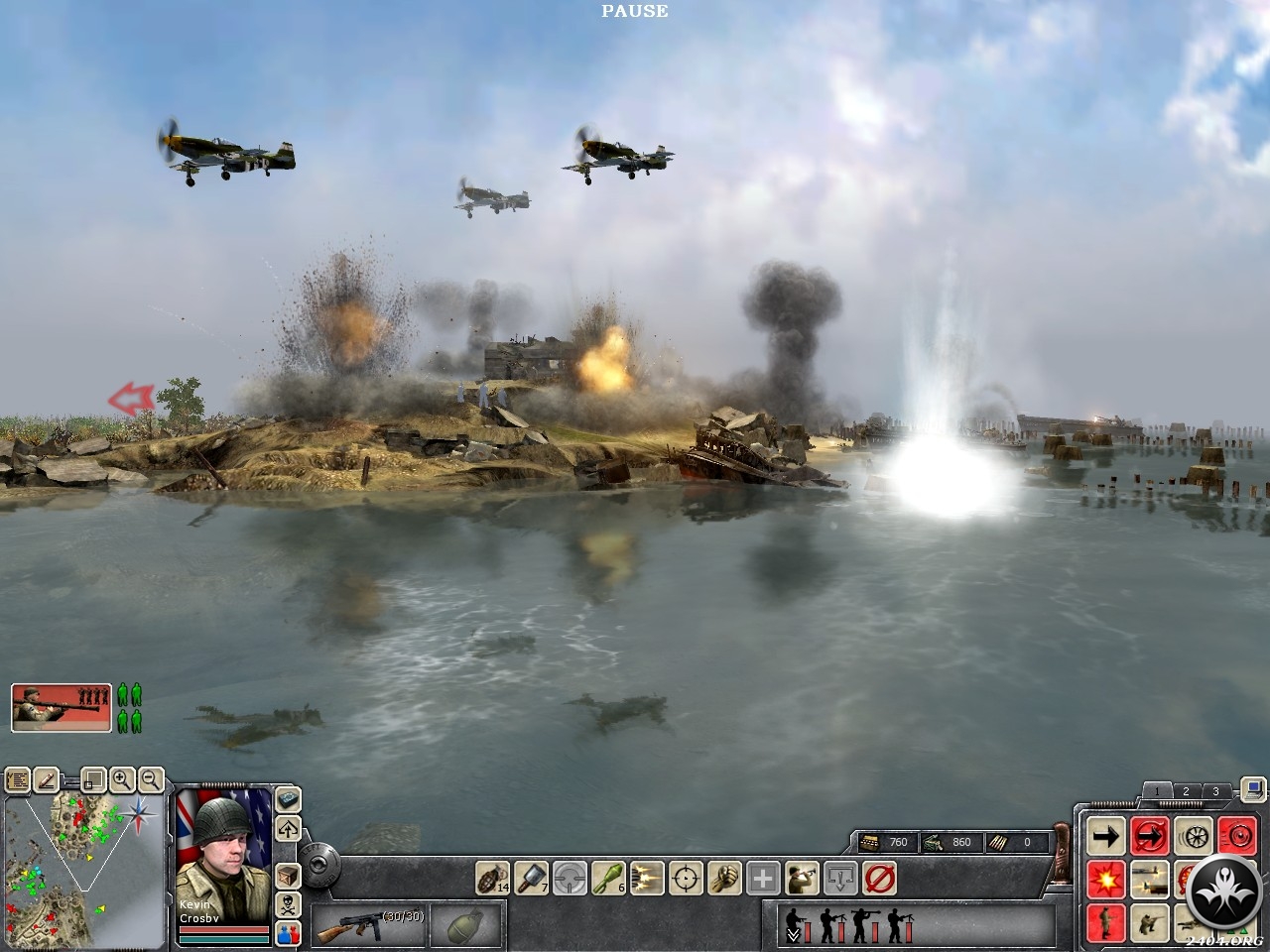Screen dimensions: 1270x952
Task: Select the anti-tank grenade with count 7
Action: (x=531, y=878)
